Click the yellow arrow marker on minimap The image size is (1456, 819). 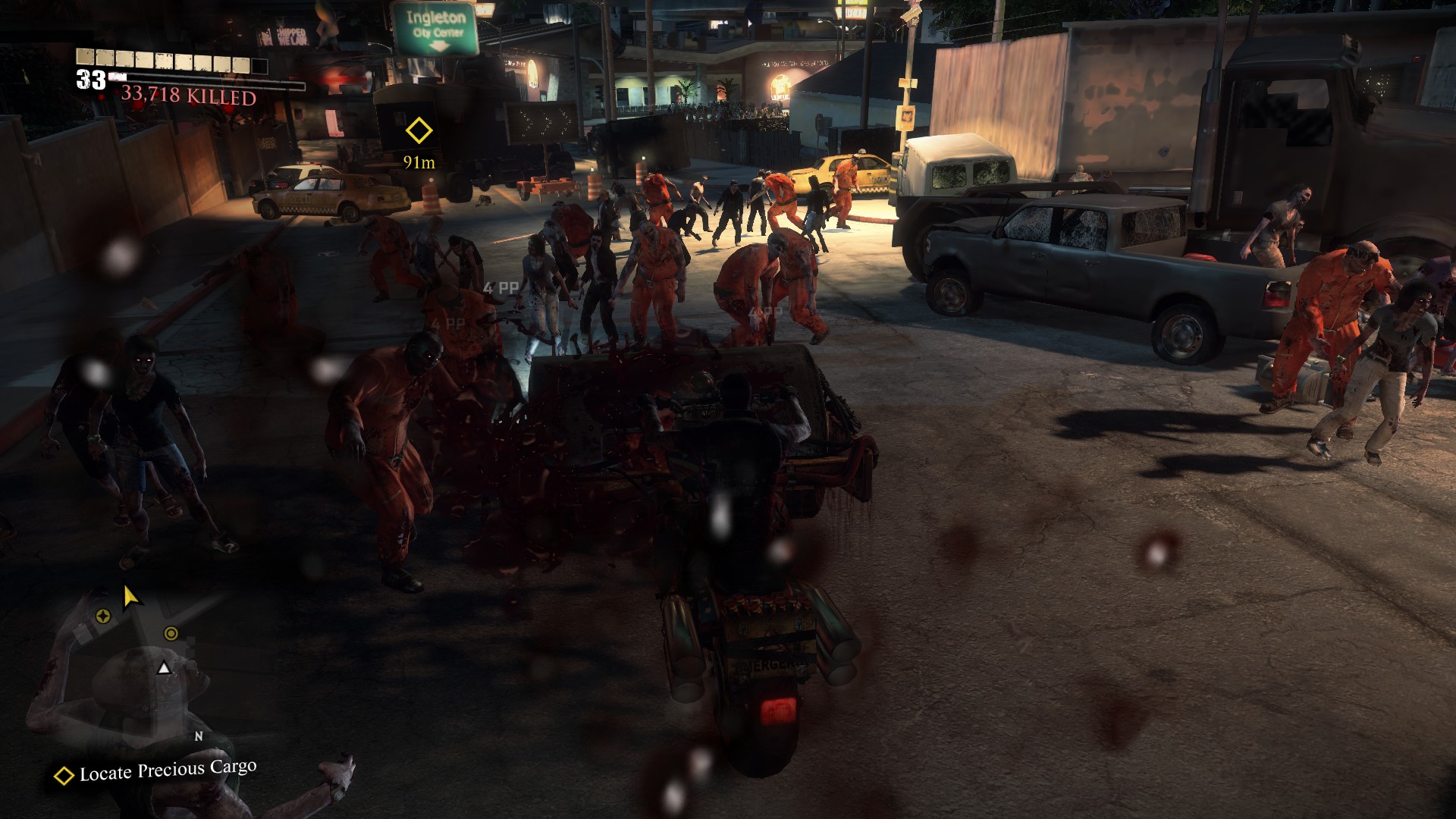pyautogui.click(x=131, y=597)
